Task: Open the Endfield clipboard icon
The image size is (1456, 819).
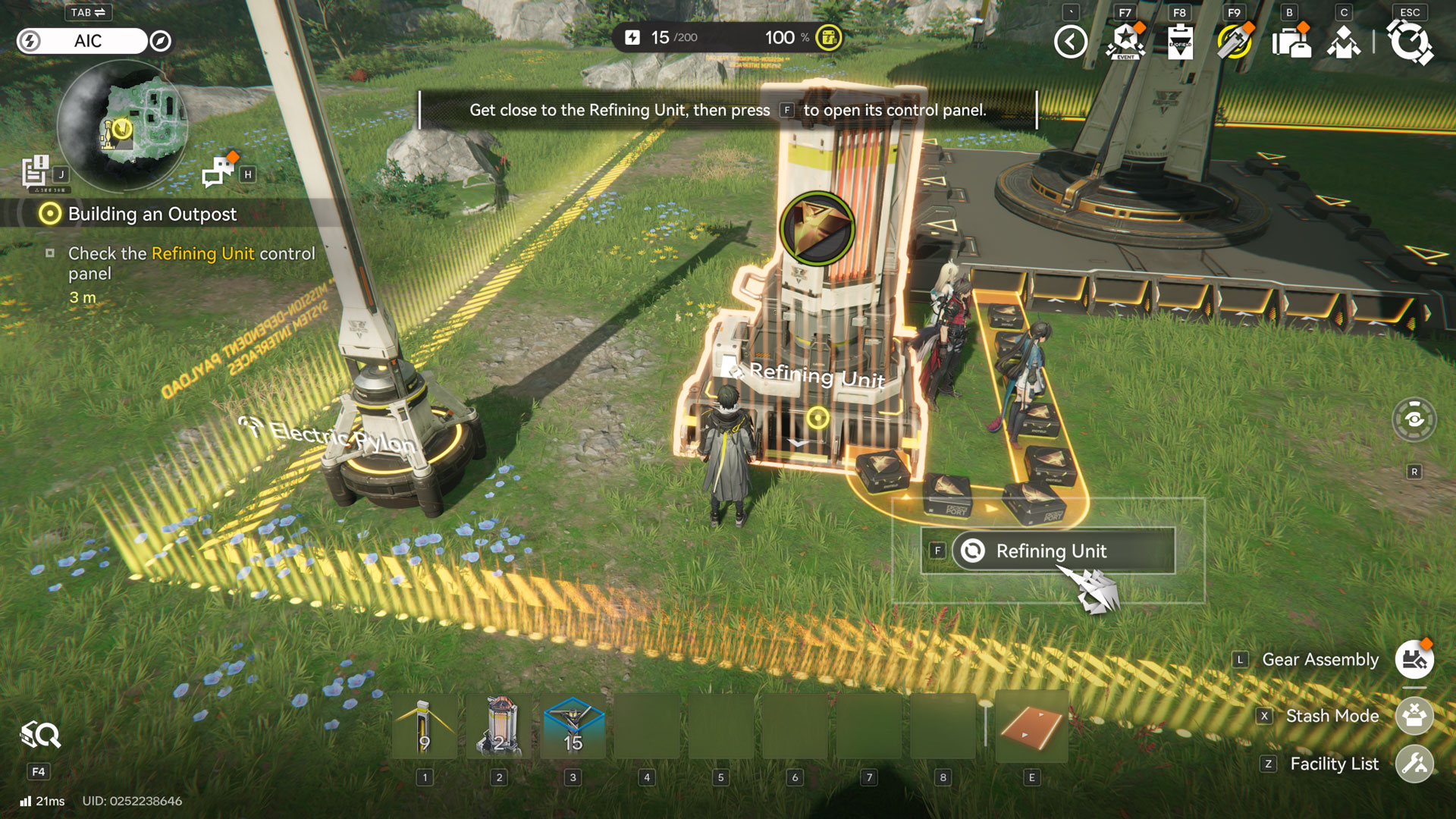Action: tap(1180, 42)
